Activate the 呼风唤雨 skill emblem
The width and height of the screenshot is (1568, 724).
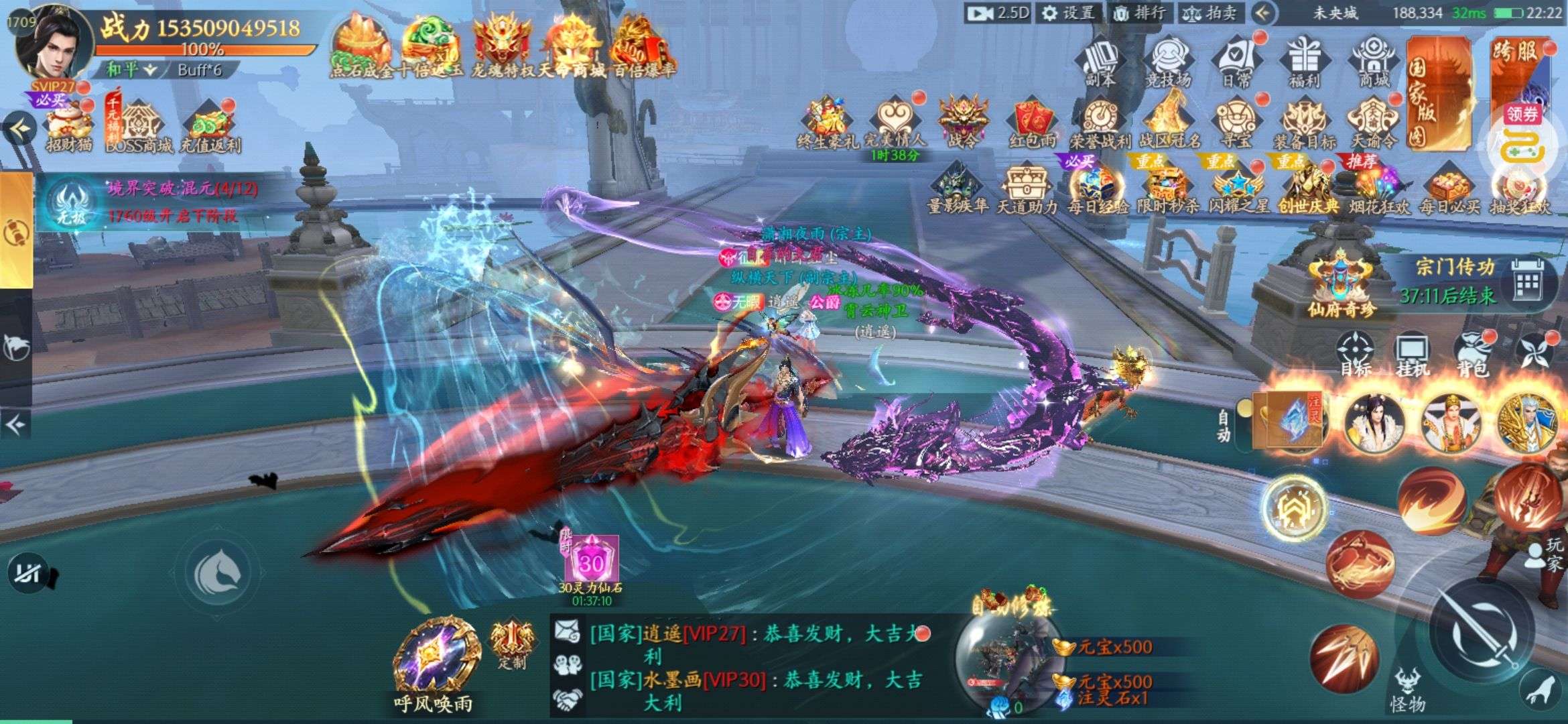click(434, 660)
